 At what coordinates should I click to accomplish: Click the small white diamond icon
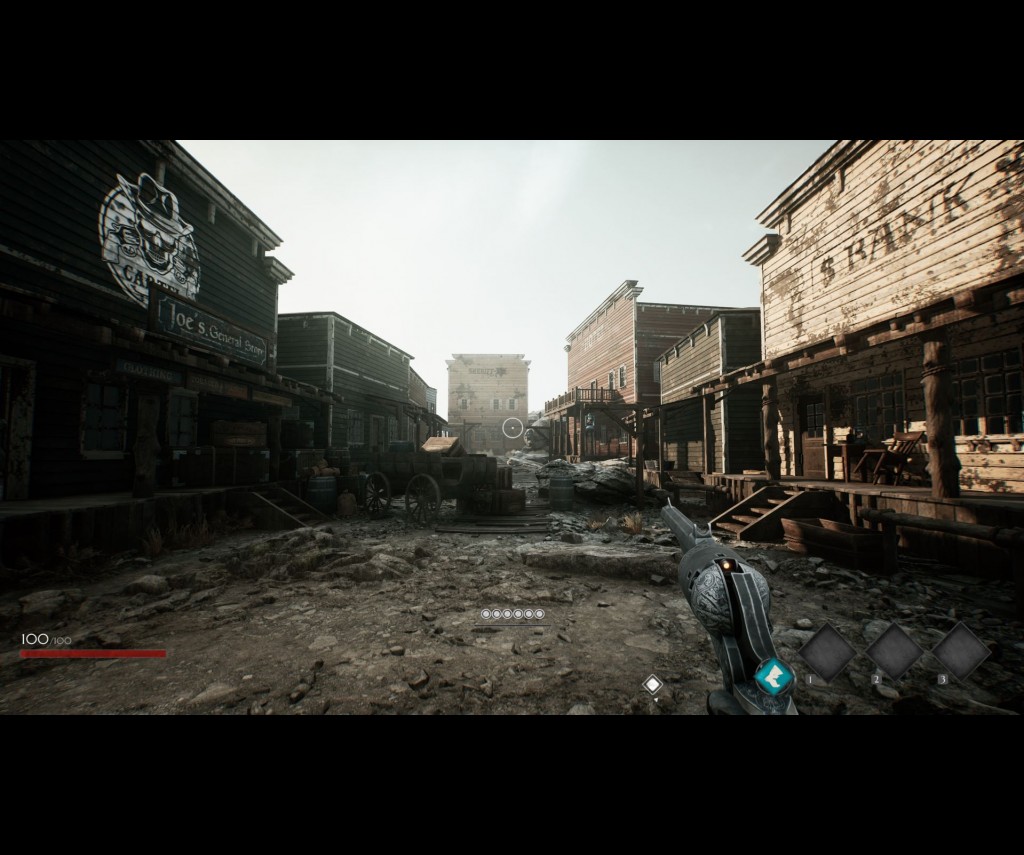(652, 684)
